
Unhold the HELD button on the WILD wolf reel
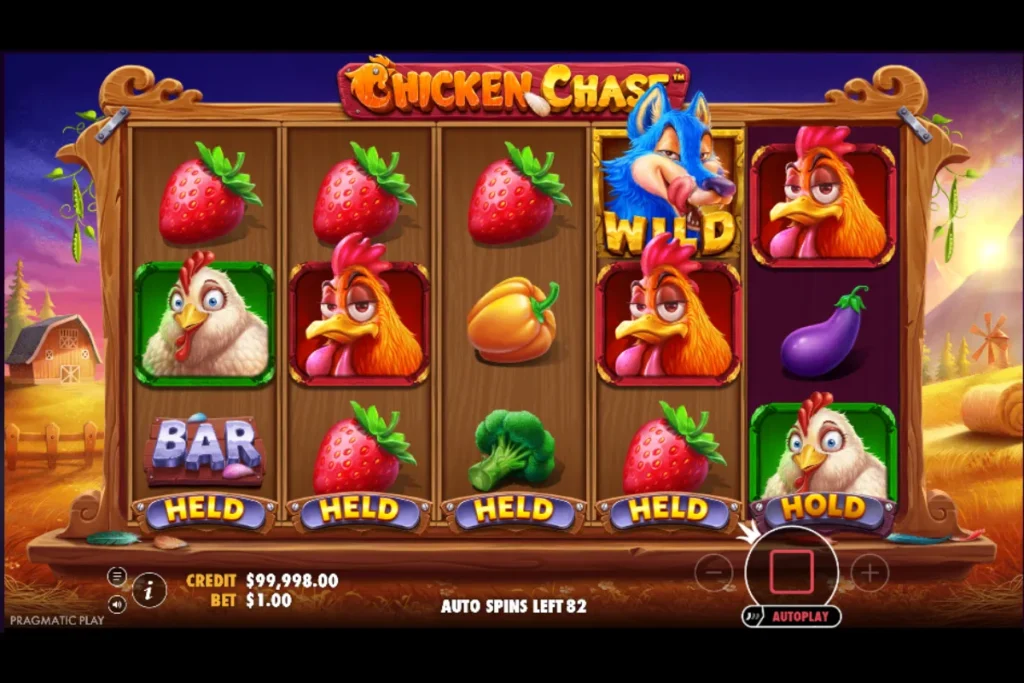[x=669, y=511]
